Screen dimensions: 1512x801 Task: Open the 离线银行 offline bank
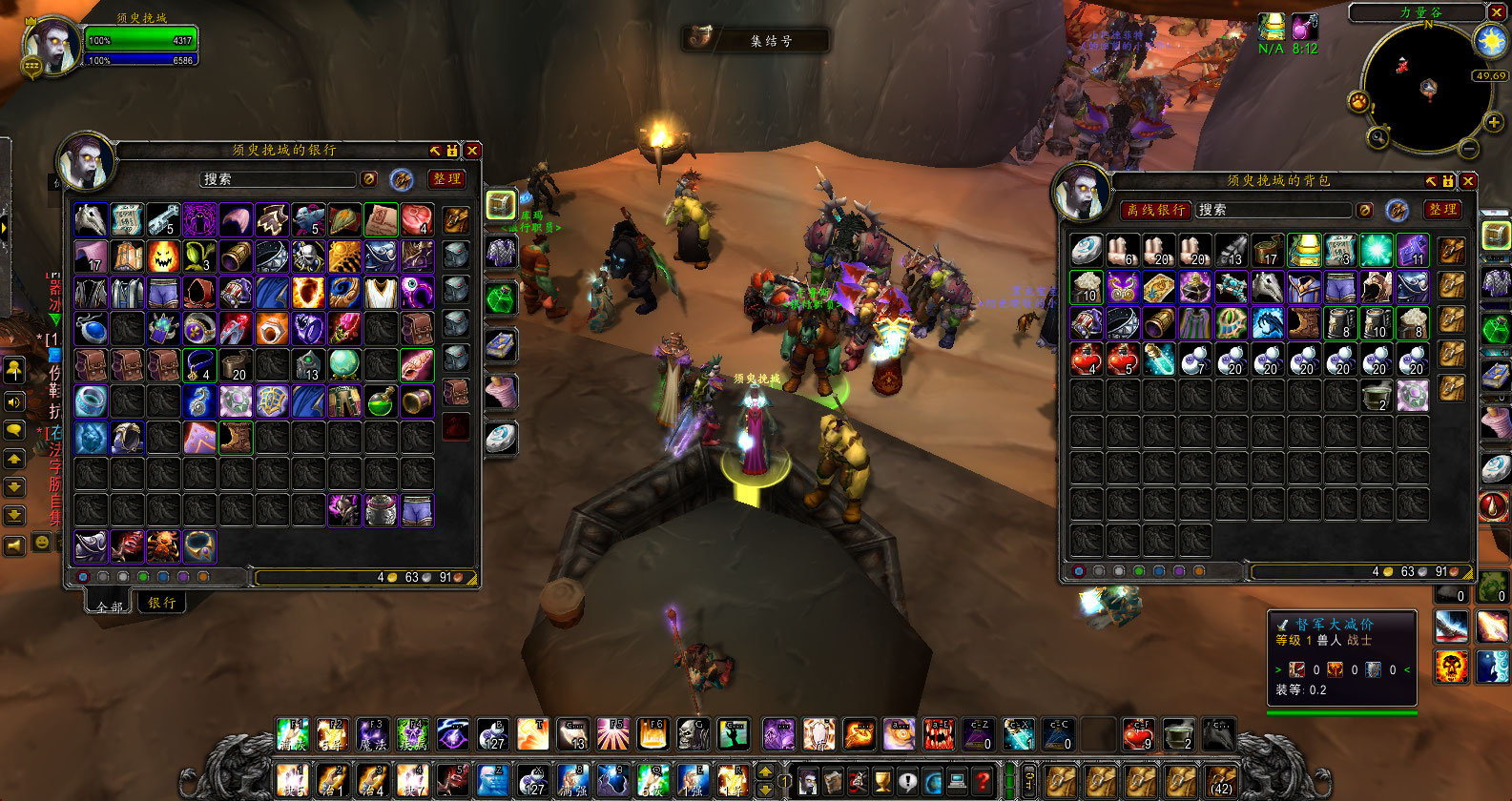point(1155,210)
